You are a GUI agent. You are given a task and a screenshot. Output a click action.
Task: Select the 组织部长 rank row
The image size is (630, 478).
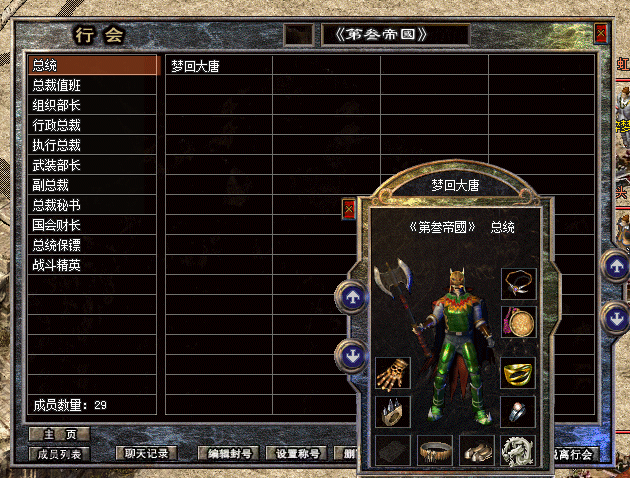coord(92,106)
